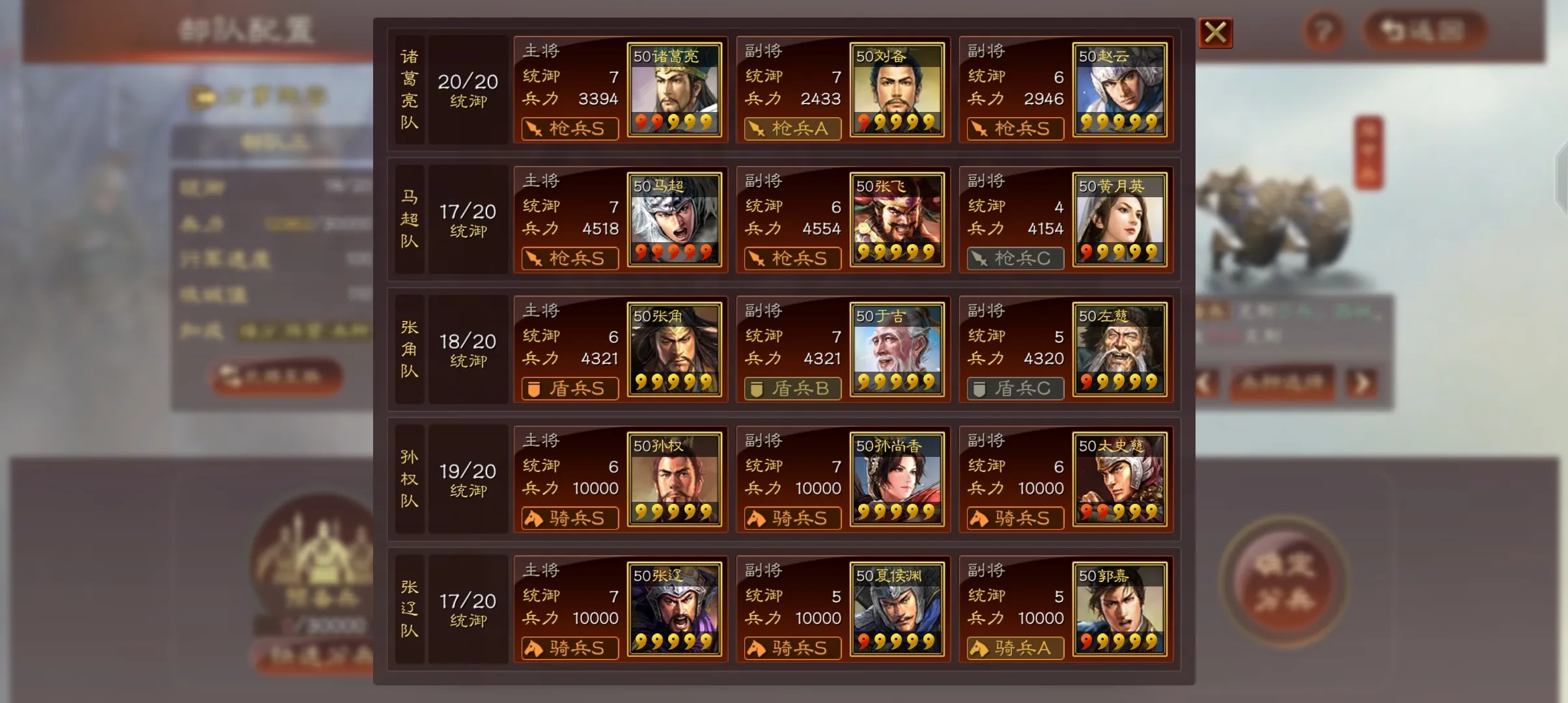
Task: Select the 孙权队 team row label
Action: tap(410, 479)
